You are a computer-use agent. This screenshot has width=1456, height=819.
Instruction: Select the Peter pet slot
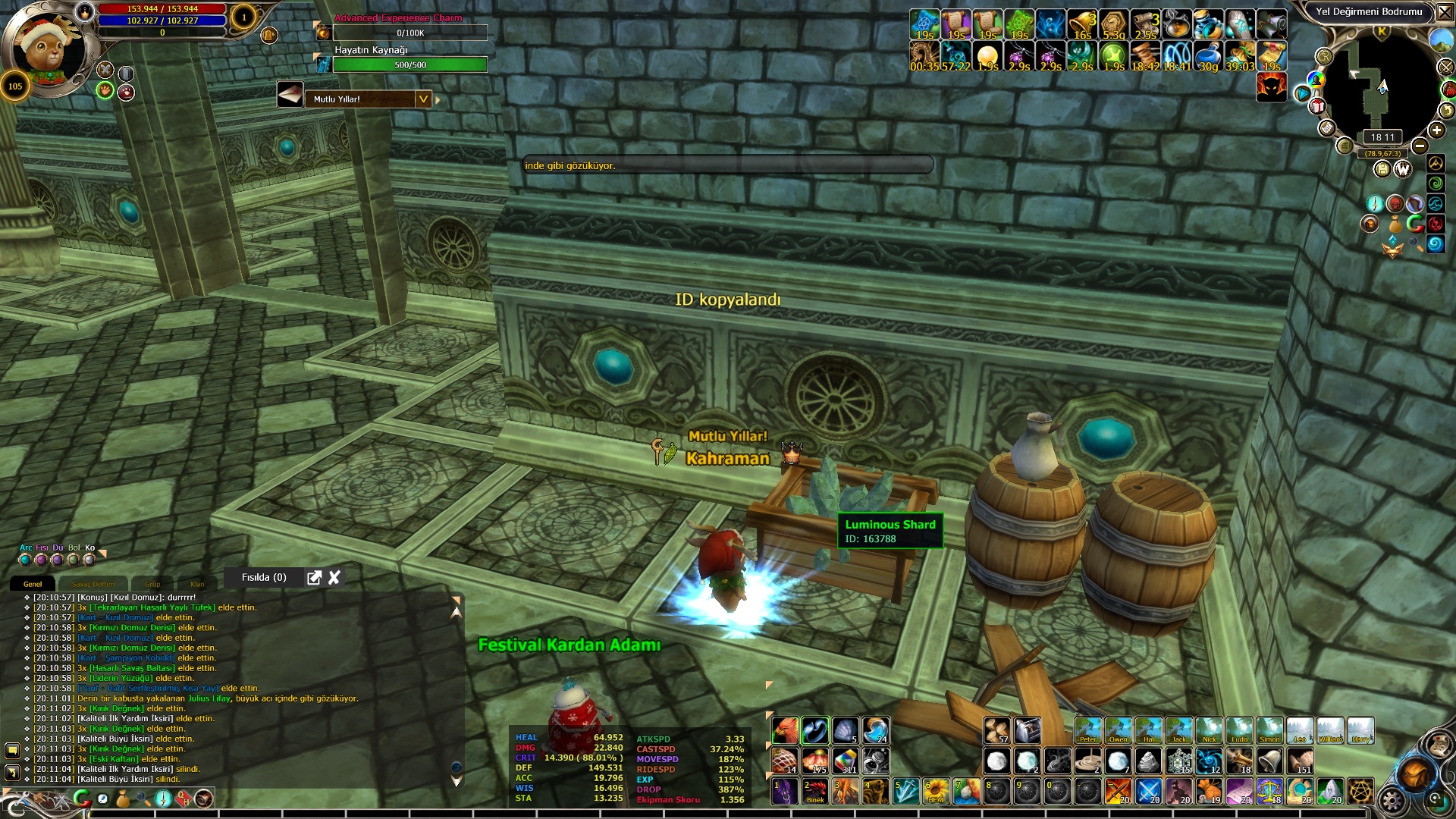(x=1087, y=730)
